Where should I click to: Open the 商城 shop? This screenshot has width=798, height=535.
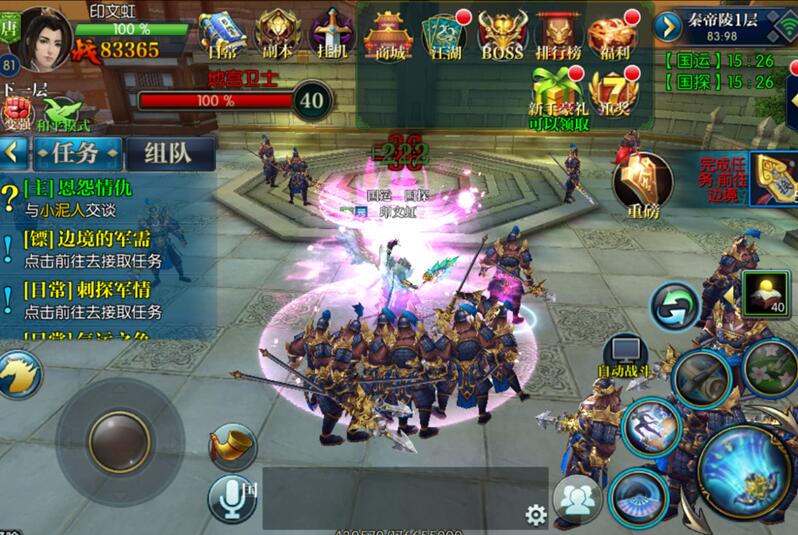click(x=388, y=38)
